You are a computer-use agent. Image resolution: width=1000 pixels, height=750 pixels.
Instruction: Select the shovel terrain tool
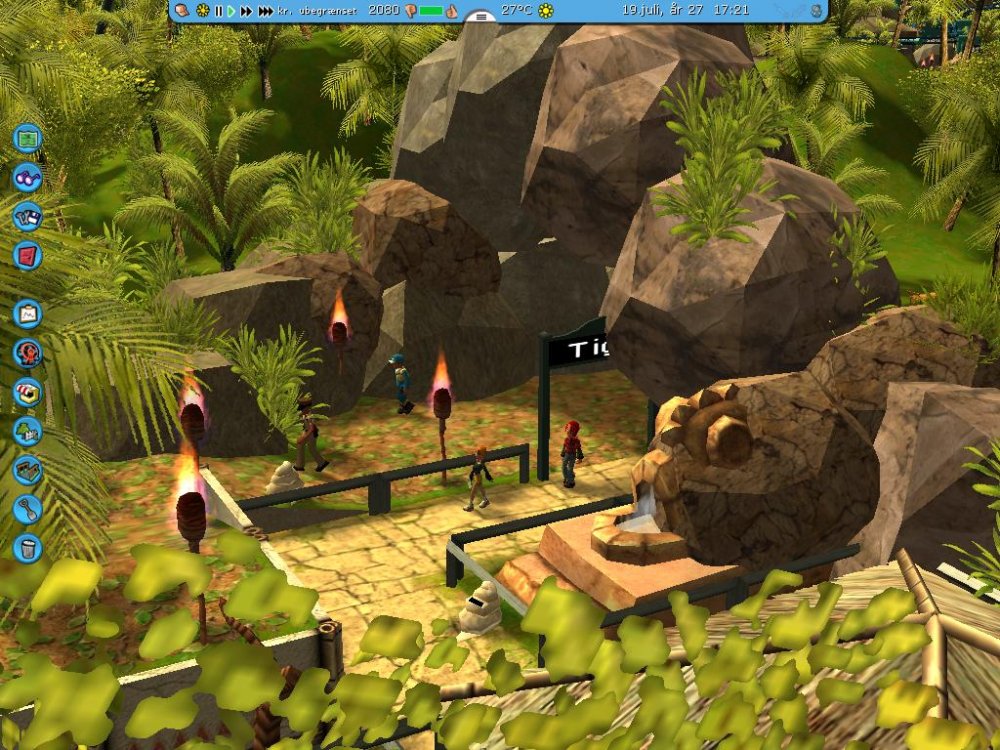[x=28, y=509]
